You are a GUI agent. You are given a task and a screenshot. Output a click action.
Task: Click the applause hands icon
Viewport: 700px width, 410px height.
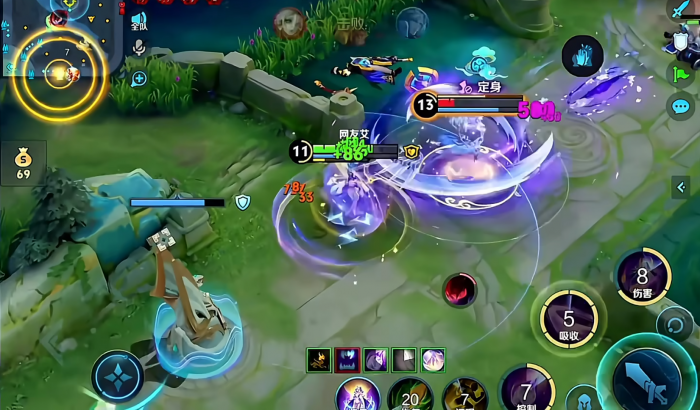coord(581,56)
